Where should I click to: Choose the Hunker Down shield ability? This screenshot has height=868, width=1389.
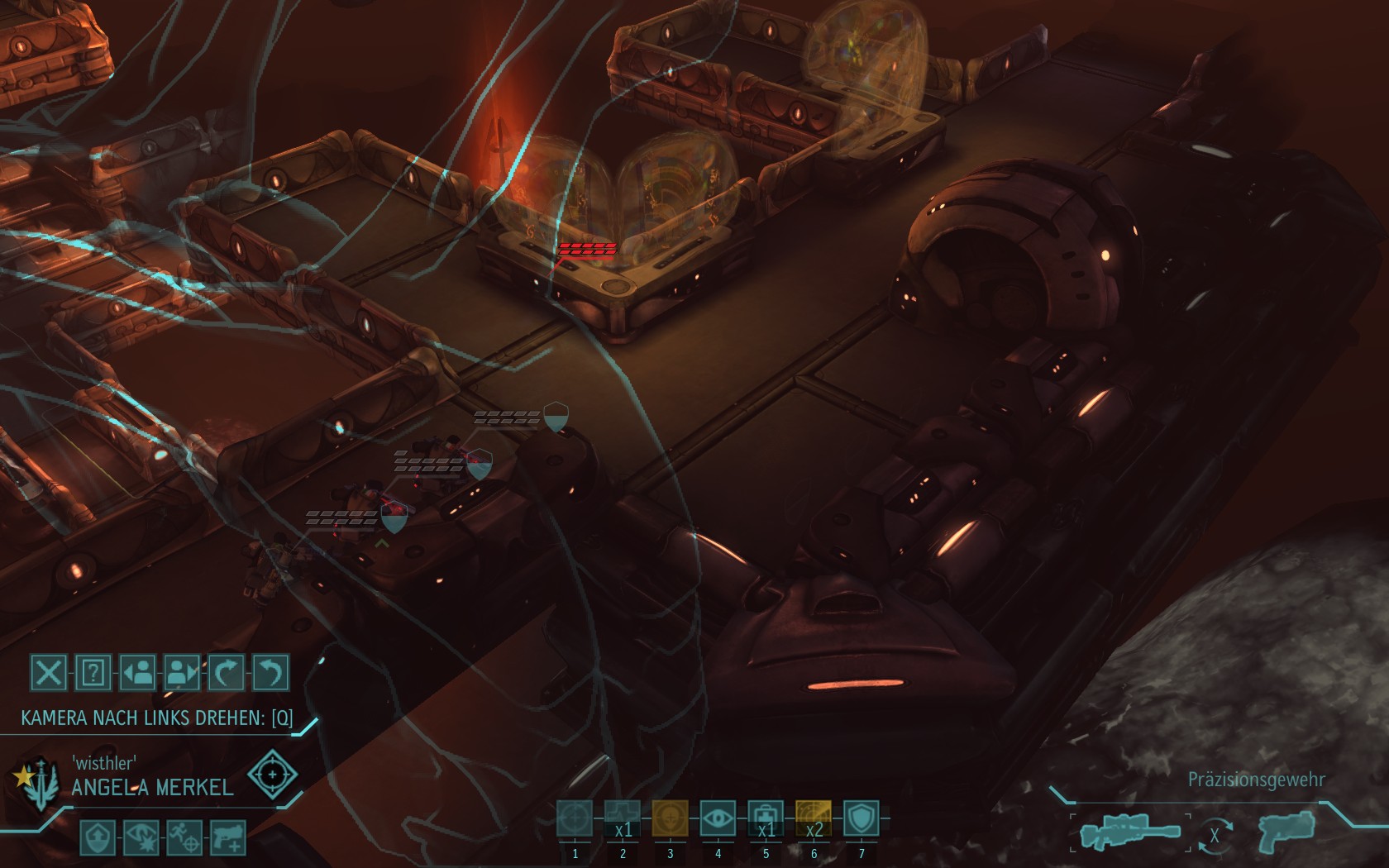(861, 818)
